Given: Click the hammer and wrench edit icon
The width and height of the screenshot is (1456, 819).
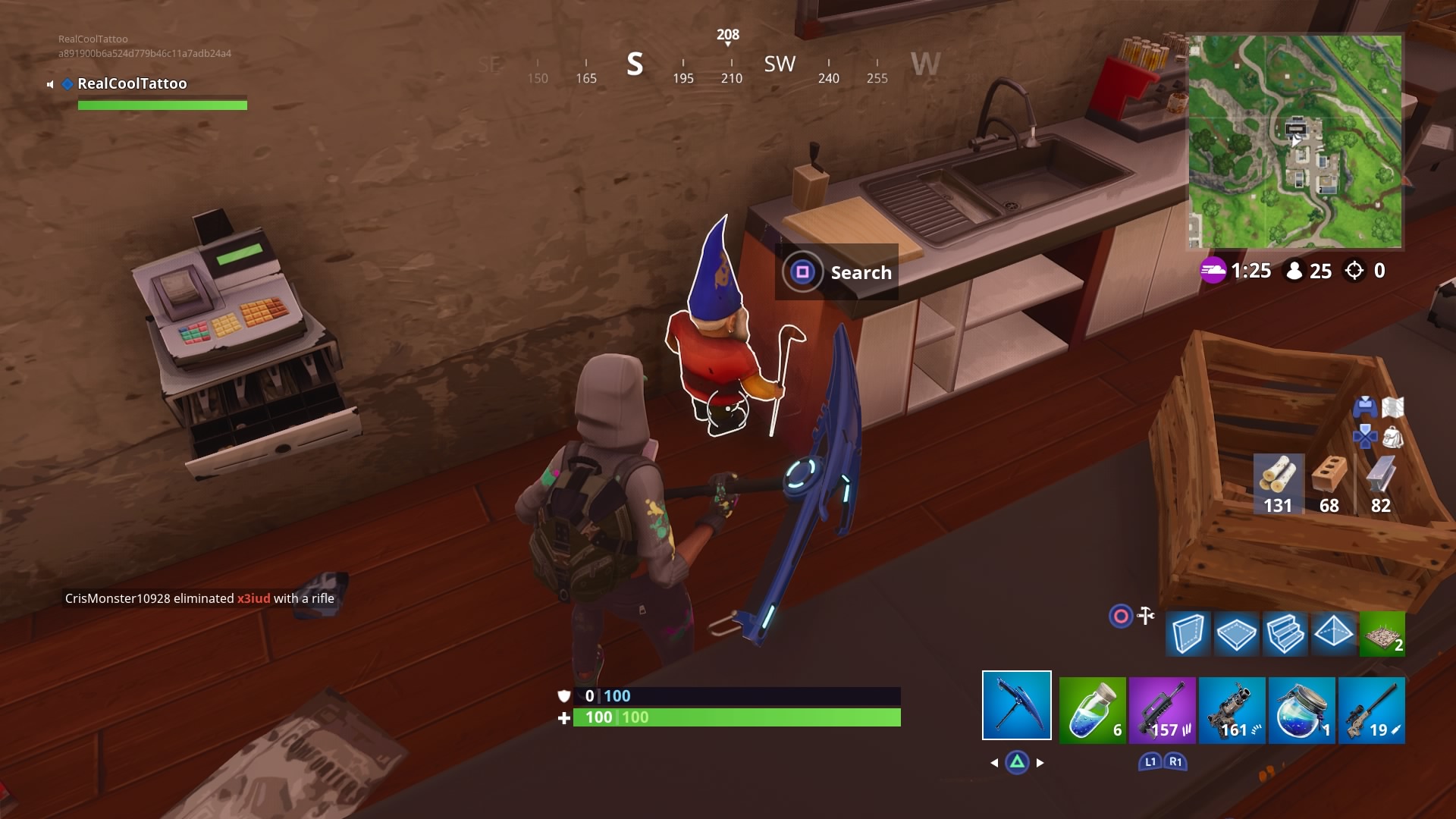Looking at the screenshot, I should tap(1145, 616).
